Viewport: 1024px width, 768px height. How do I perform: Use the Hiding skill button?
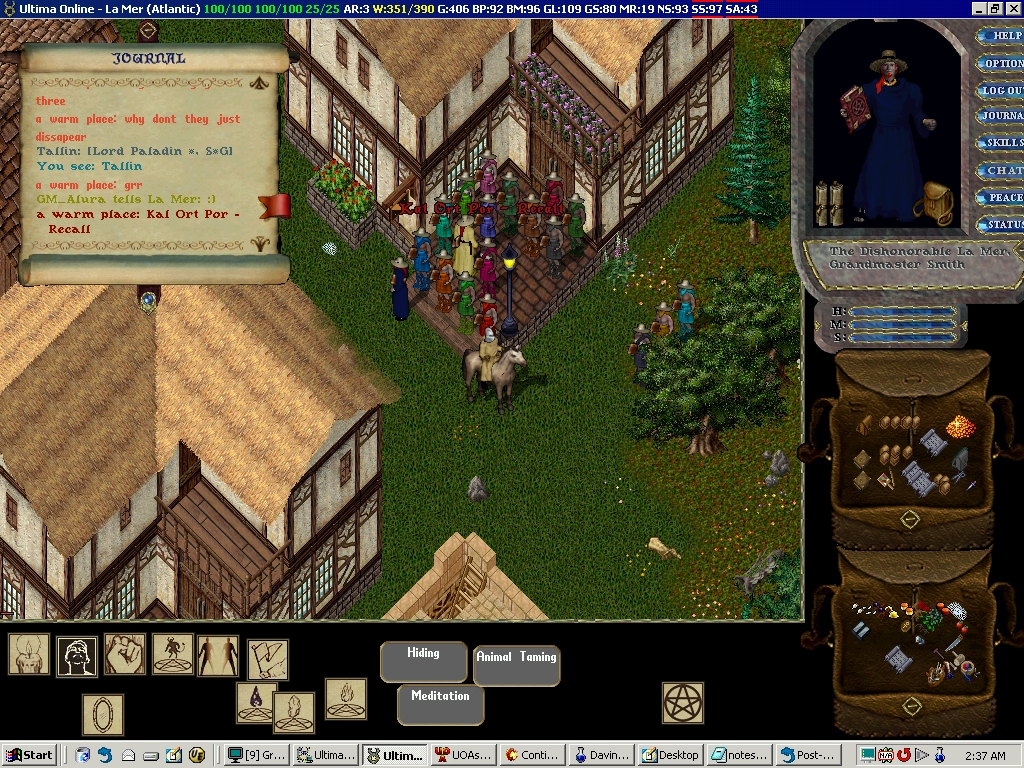pos(423,661)
